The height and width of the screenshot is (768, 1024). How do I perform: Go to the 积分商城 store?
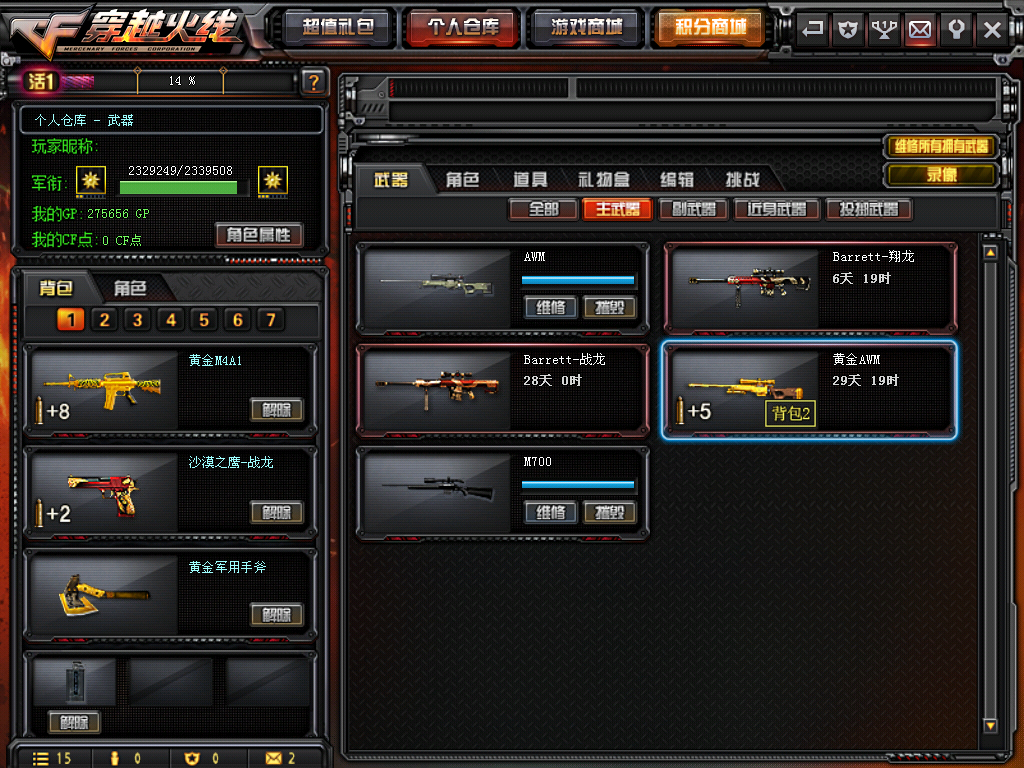tap(710, 27)
